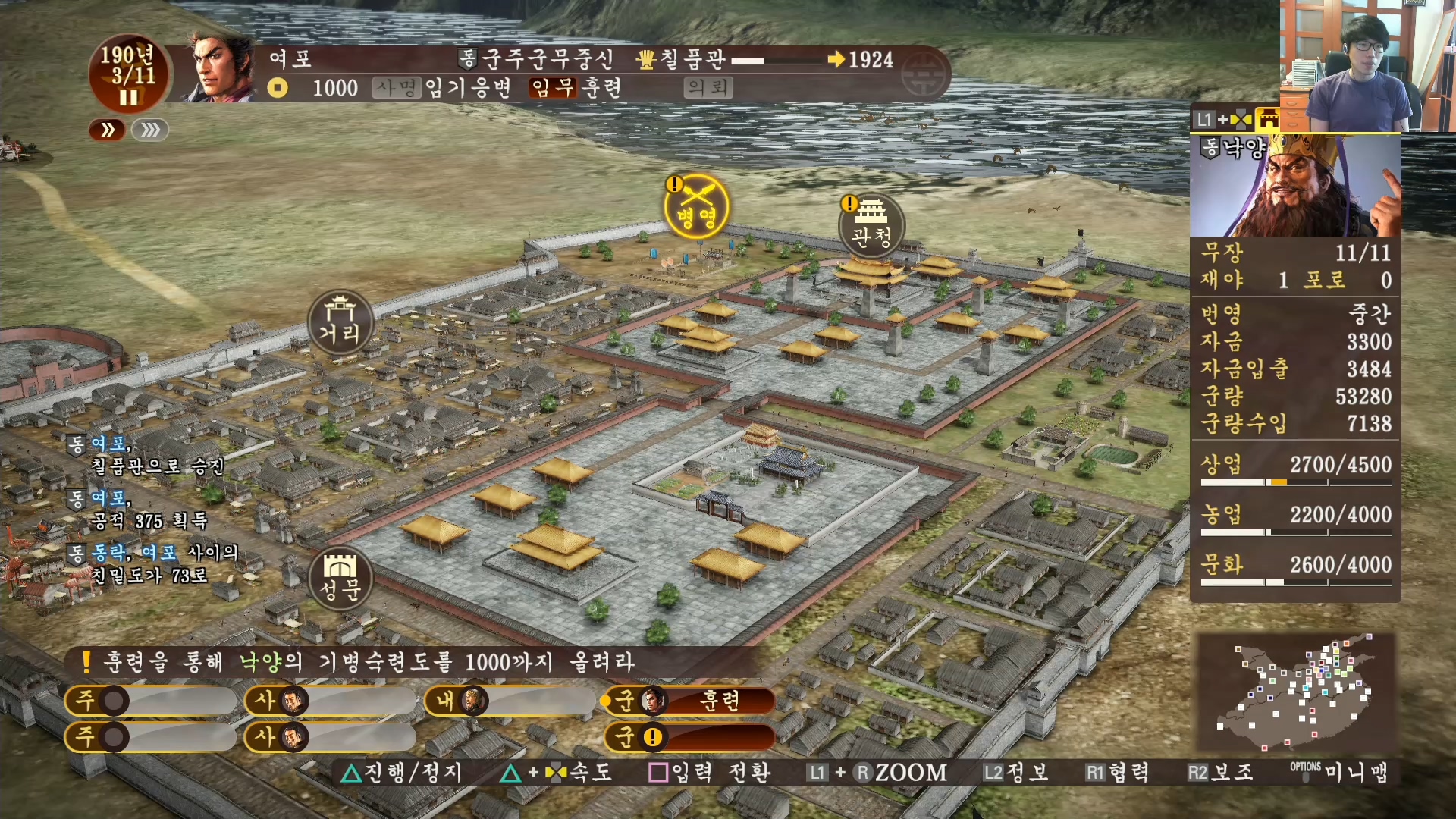Open the 군 slot with exclamation mark

pyautogui.click(x=690, y=736)
